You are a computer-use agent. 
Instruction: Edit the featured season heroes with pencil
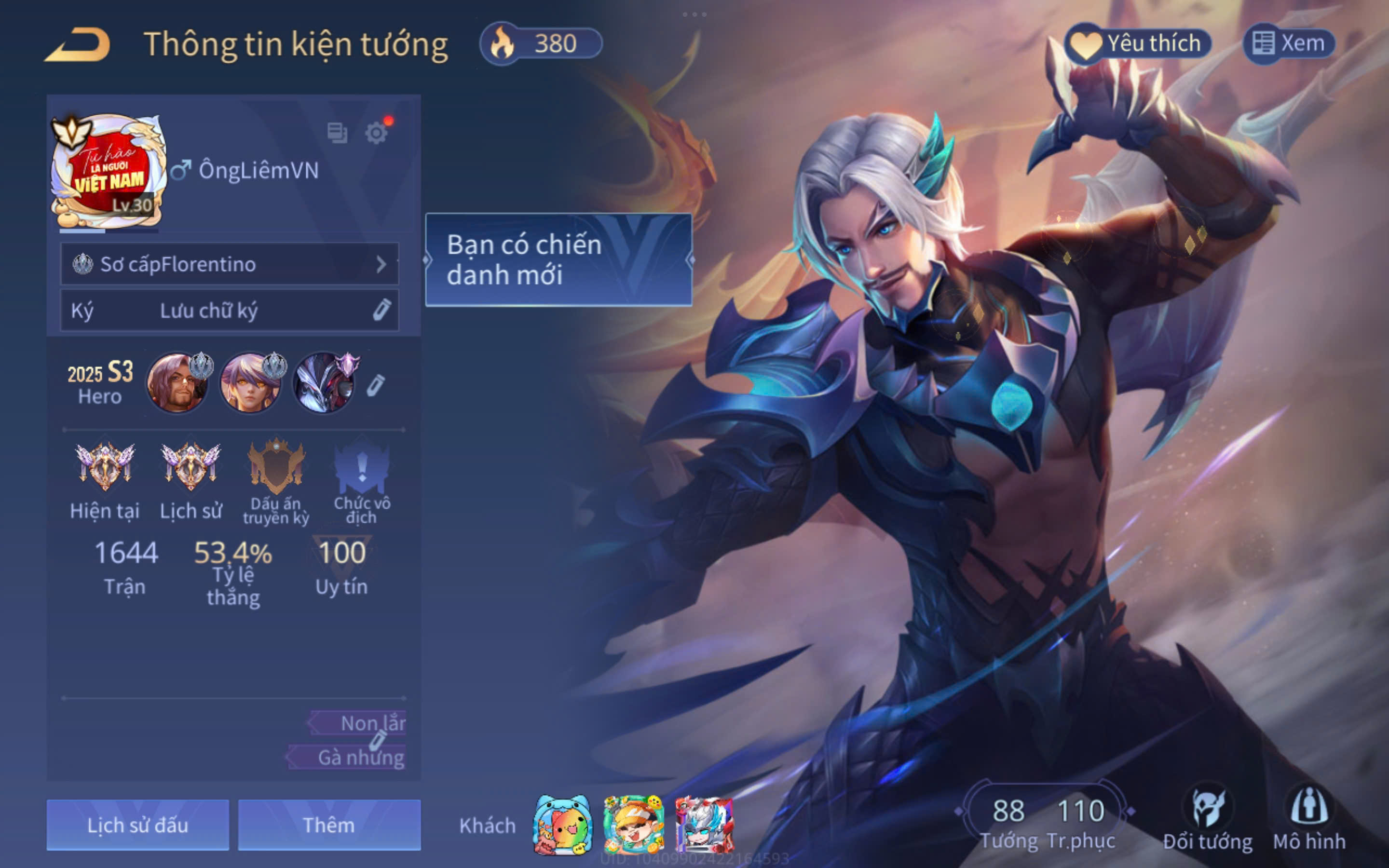coord(375,385)
